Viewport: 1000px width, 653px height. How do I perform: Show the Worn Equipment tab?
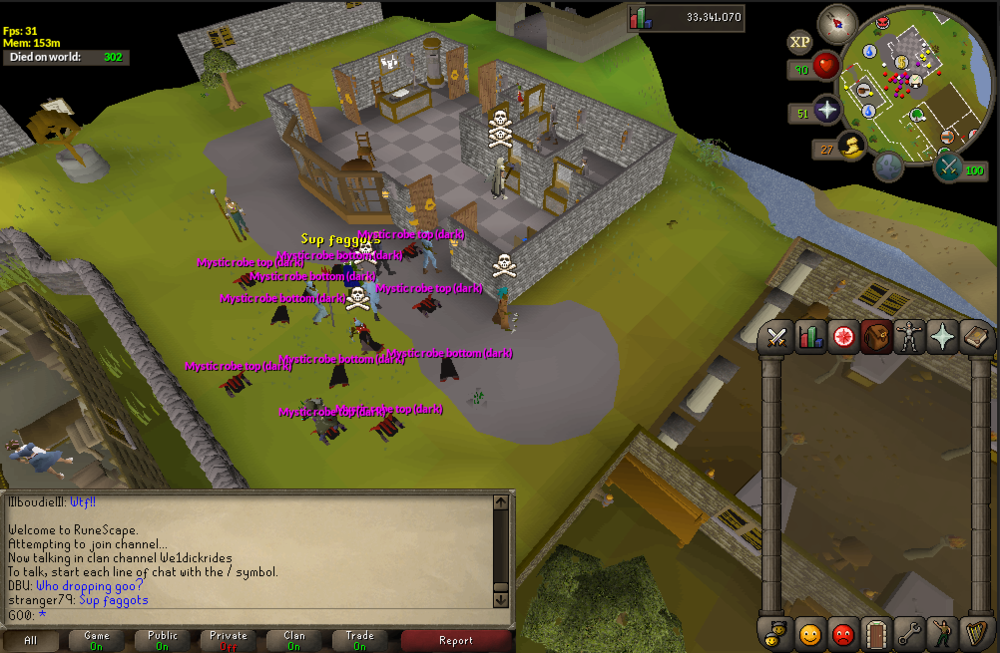point(909,338)
